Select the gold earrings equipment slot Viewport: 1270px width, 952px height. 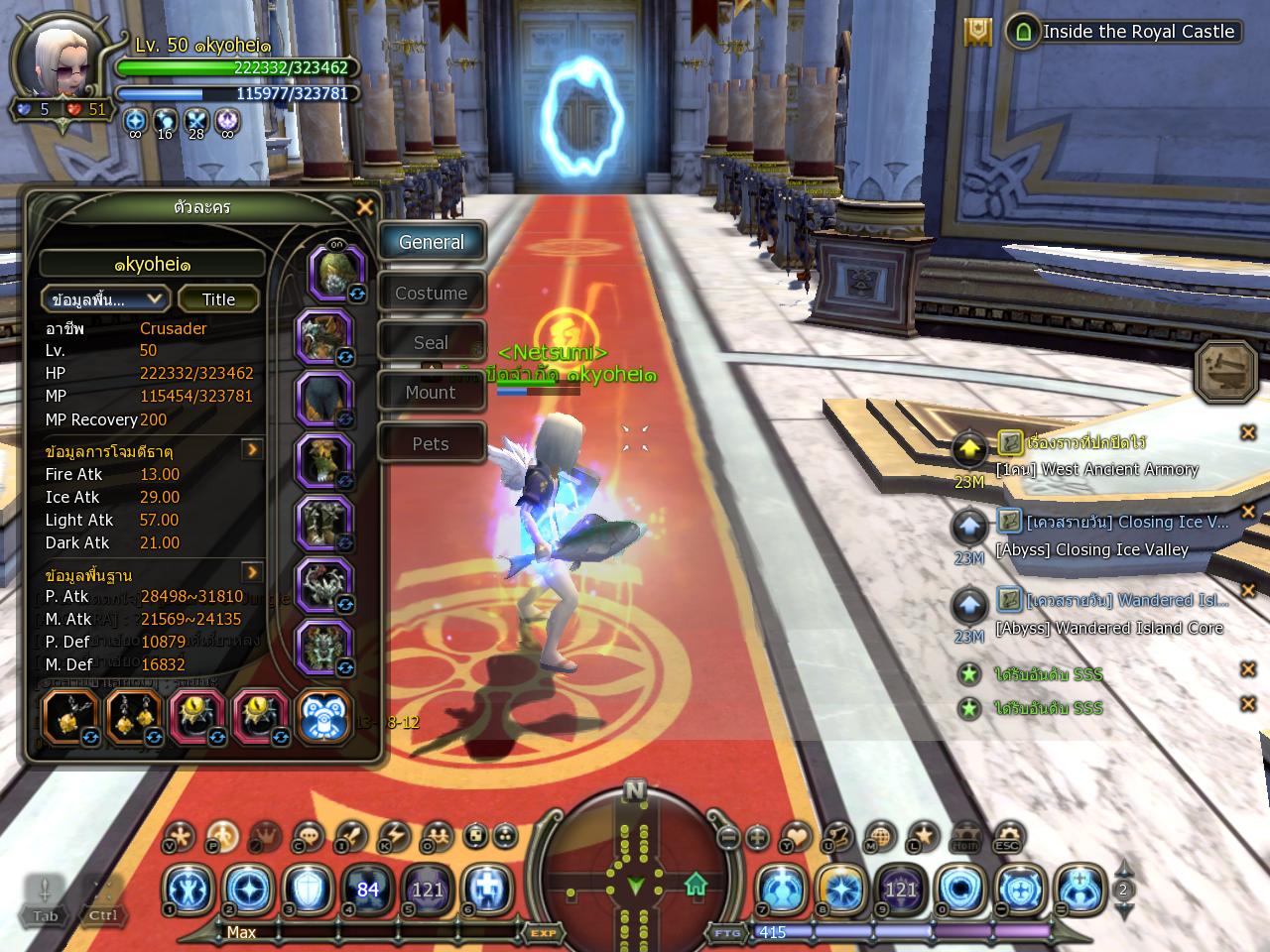[134, 716]
